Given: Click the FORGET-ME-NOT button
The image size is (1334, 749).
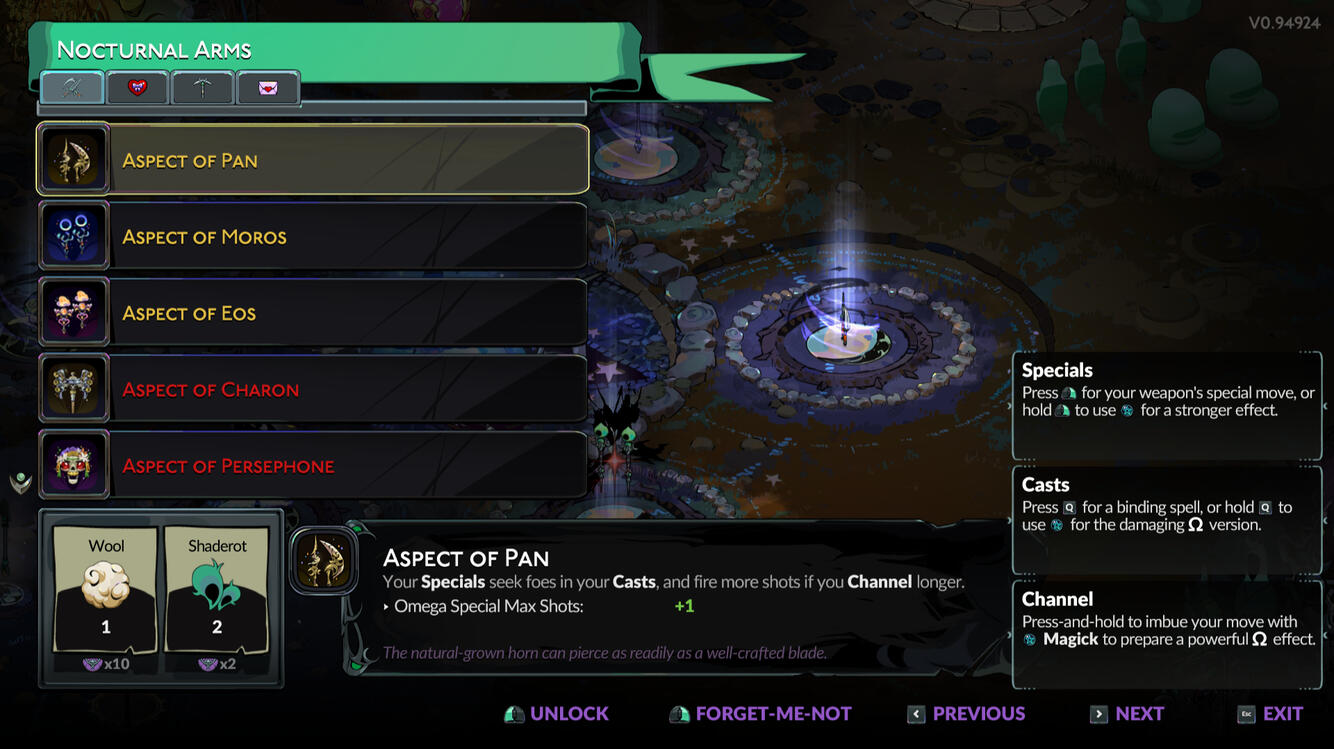Looking at the screenshot, I should coord(760,713).
